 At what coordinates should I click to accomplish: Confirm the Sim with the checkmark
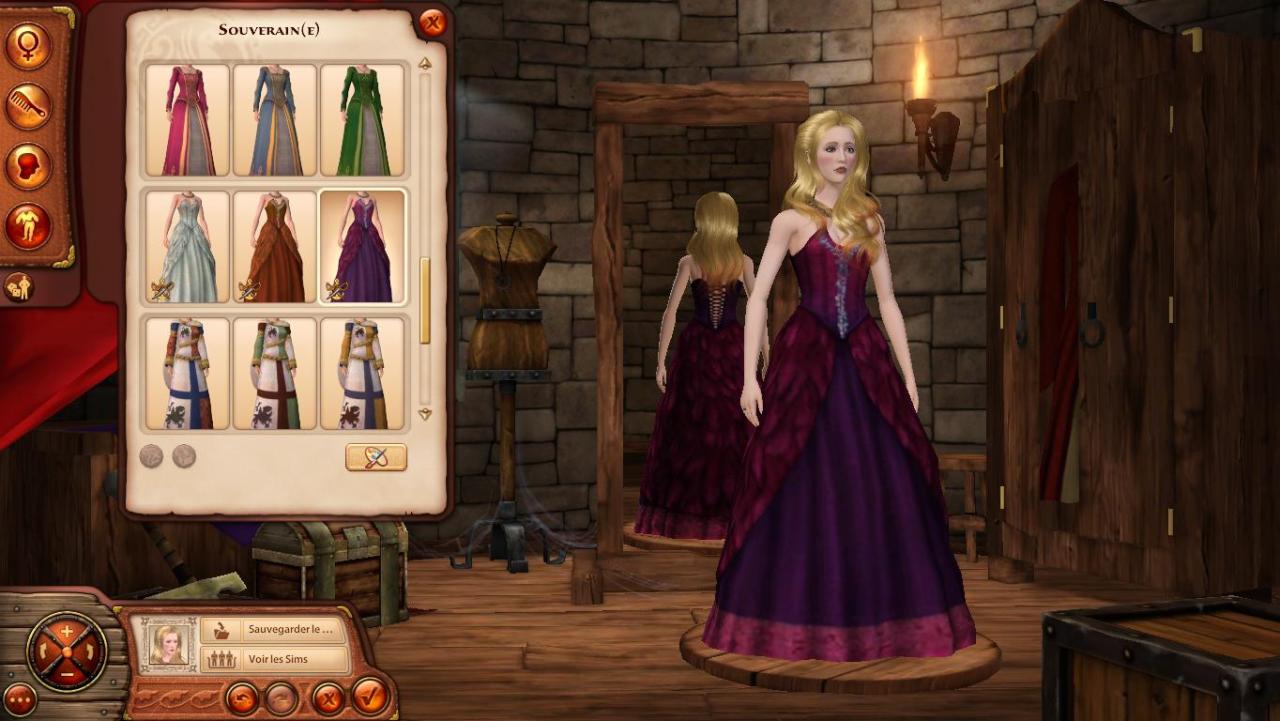tap(369, 695)
